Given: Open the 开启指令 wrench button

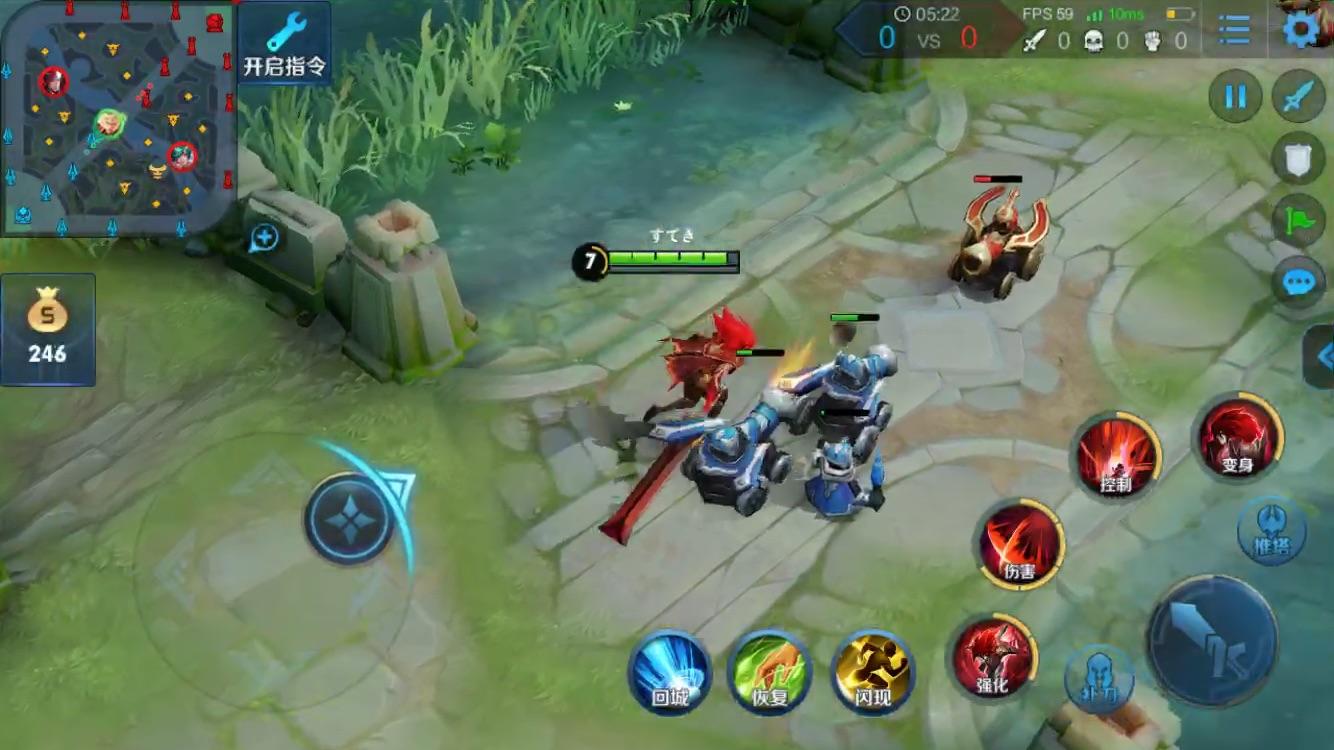Looking at the screenshot, I should coord(284,43).
